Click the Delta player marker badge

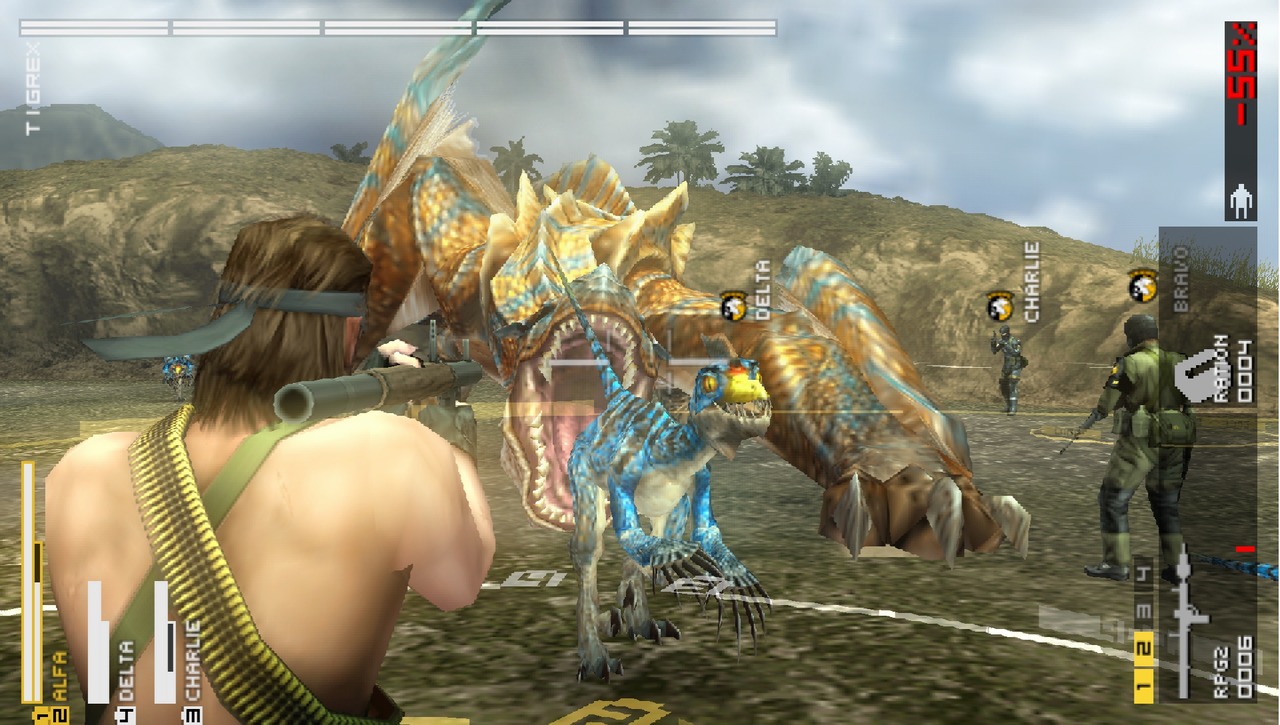point(734,306)
